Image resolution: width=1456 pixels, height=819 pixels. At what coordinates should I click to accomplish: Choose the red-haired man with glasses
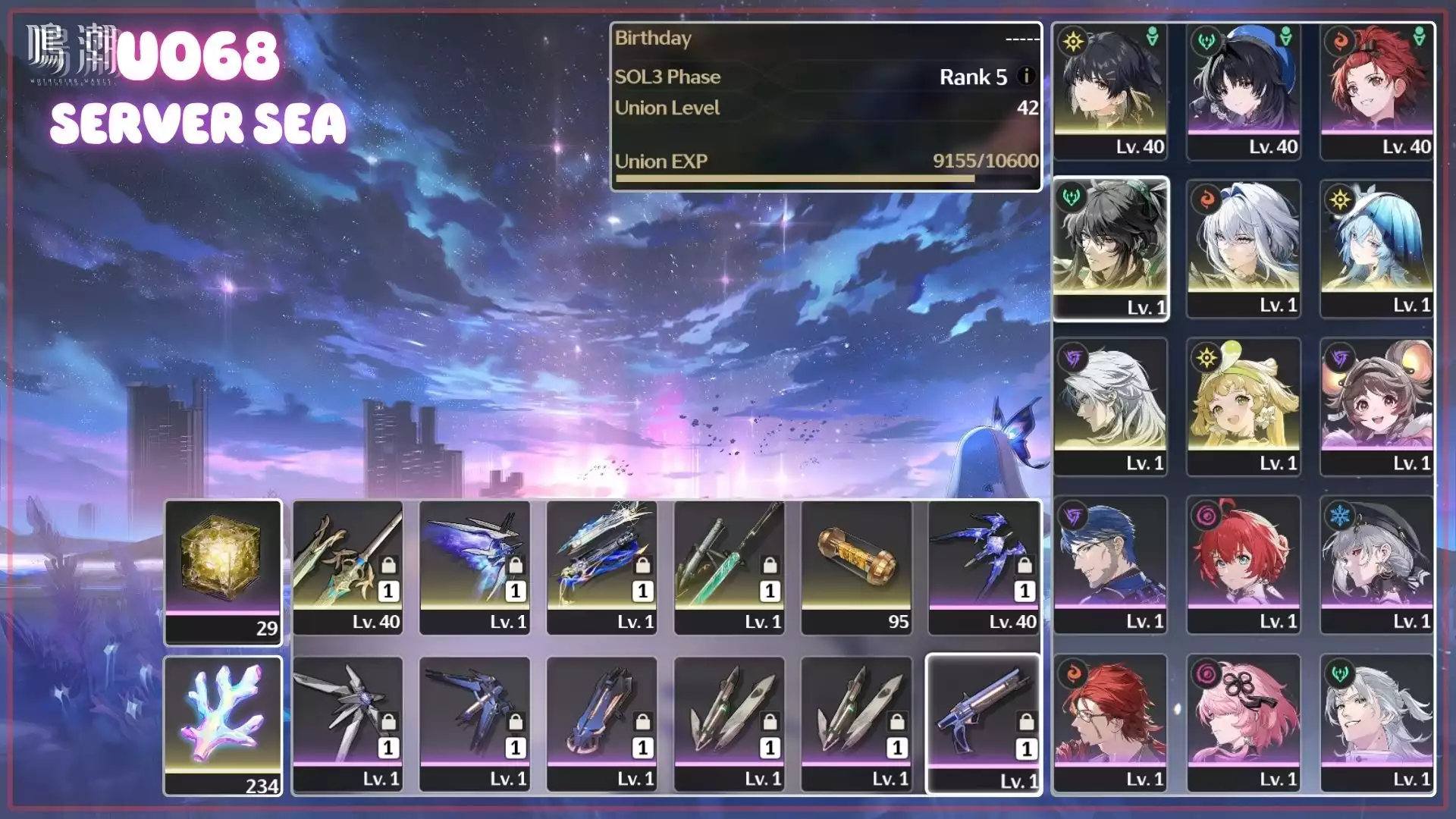tap(1110, 723)
